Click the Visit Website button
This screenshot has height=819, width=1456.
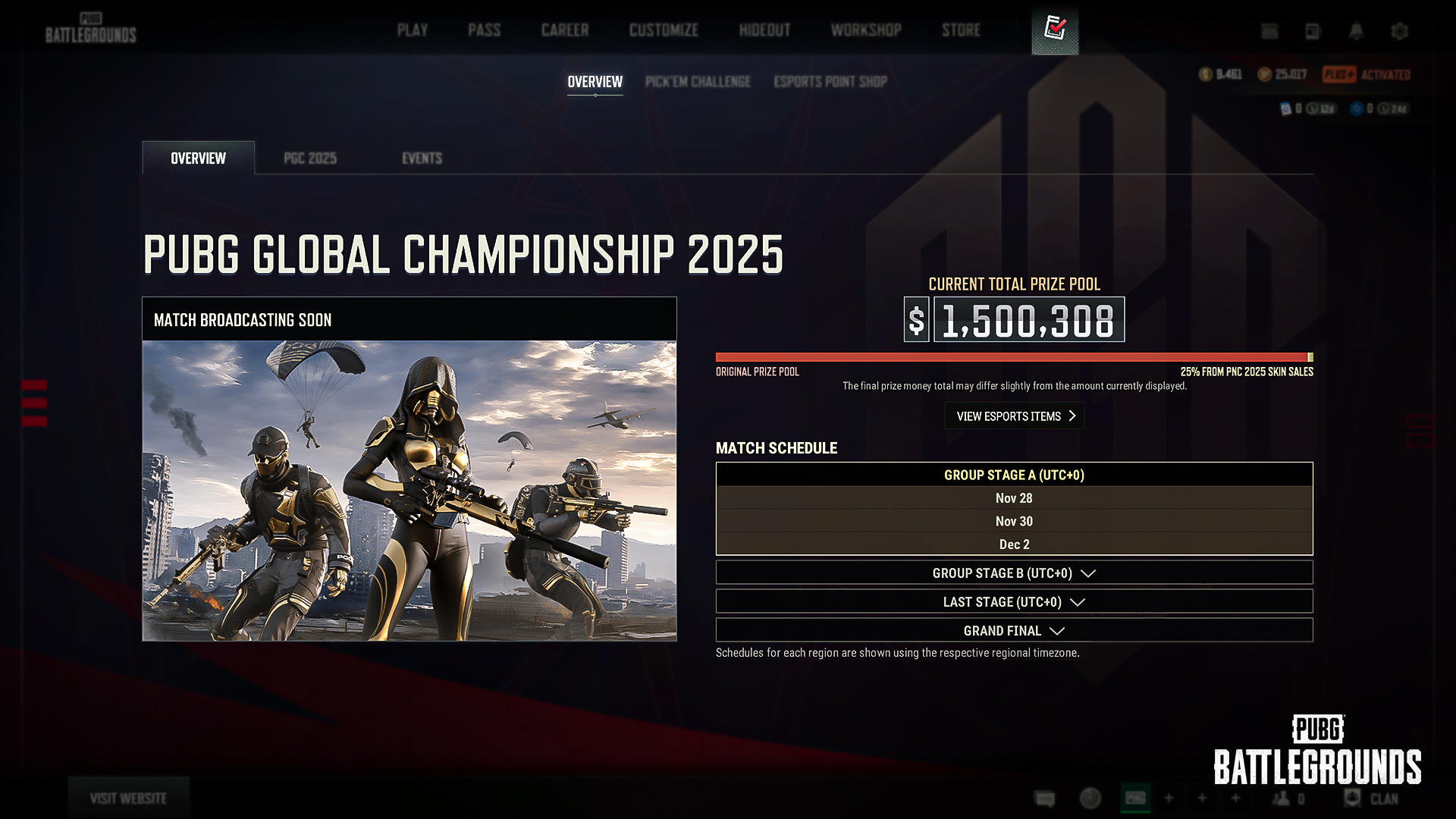[128, 799]
